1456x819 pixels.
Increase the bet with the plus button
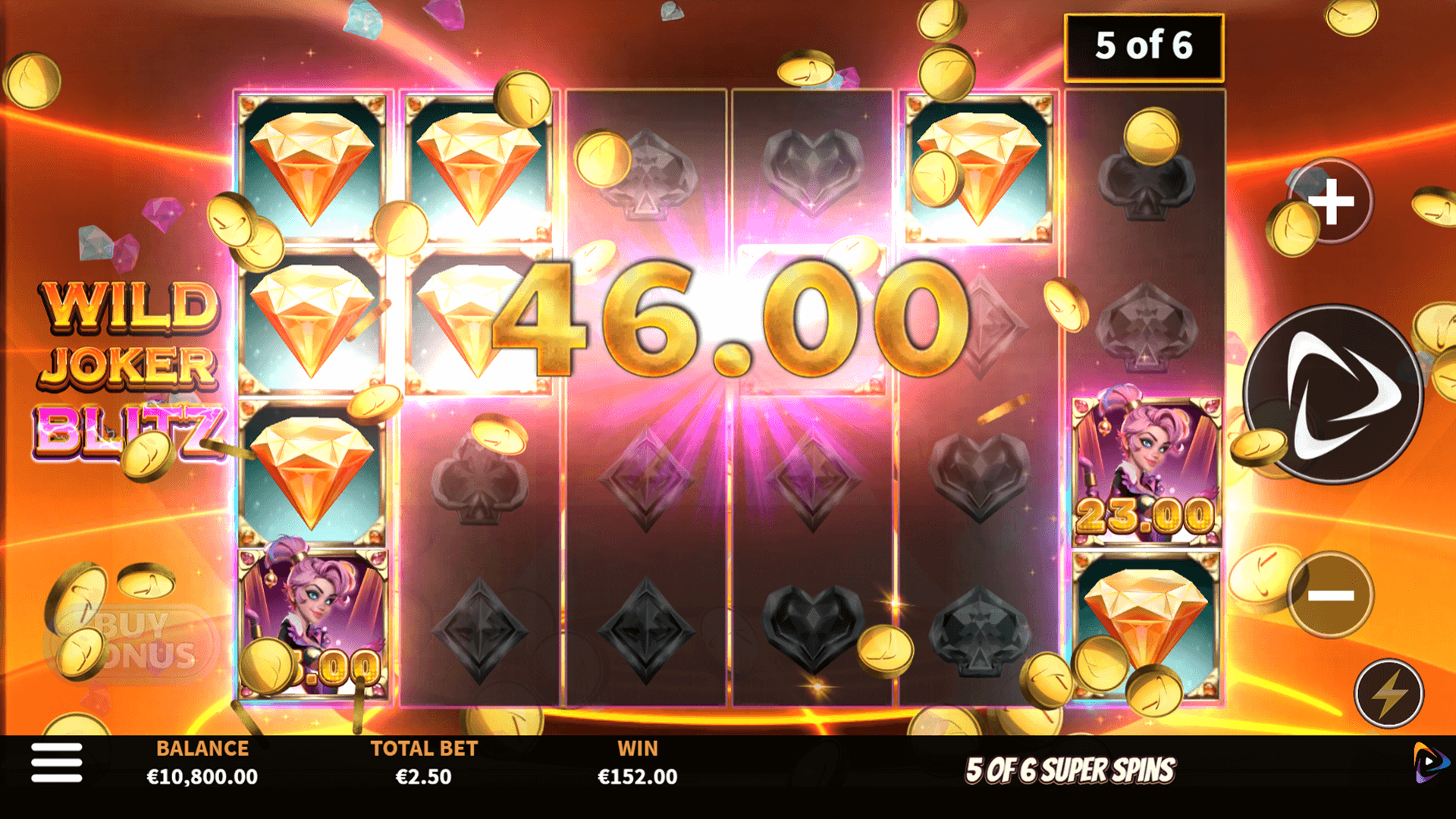click(x=1332, y=202)
